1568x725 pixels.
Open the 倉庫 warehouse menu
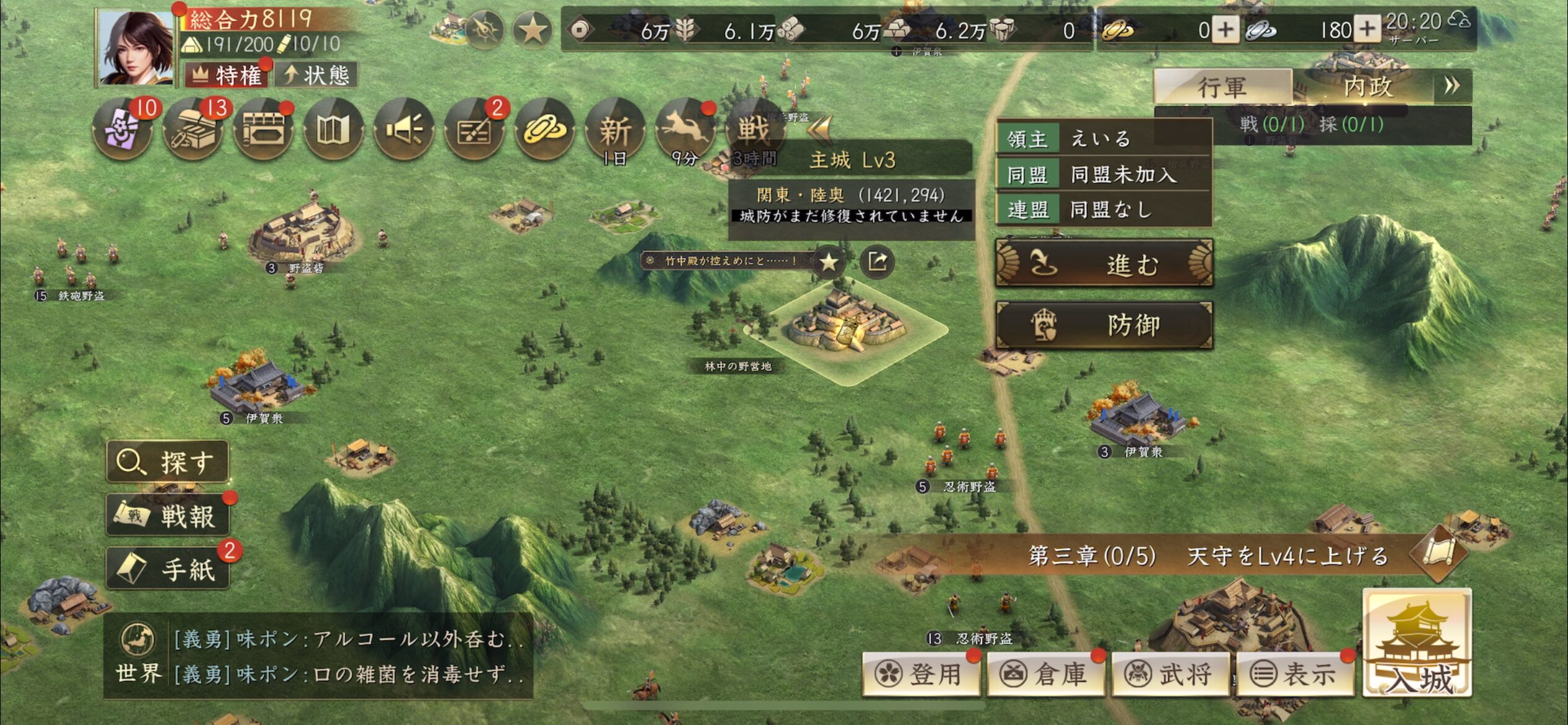pos(1046,674)
